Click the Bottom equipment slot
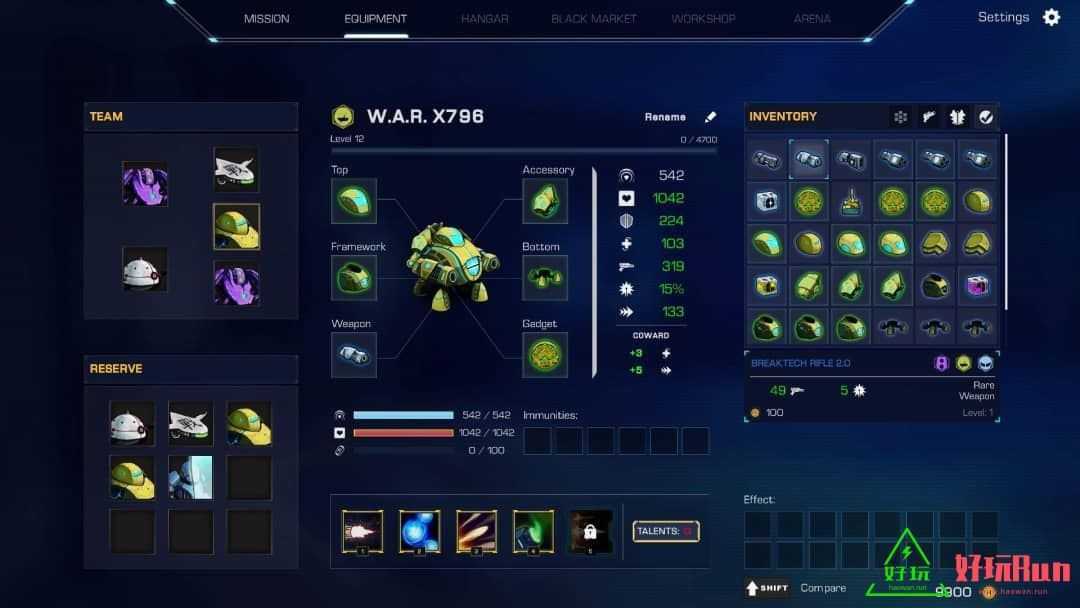 pyautogui.click(x=545, y=278)
